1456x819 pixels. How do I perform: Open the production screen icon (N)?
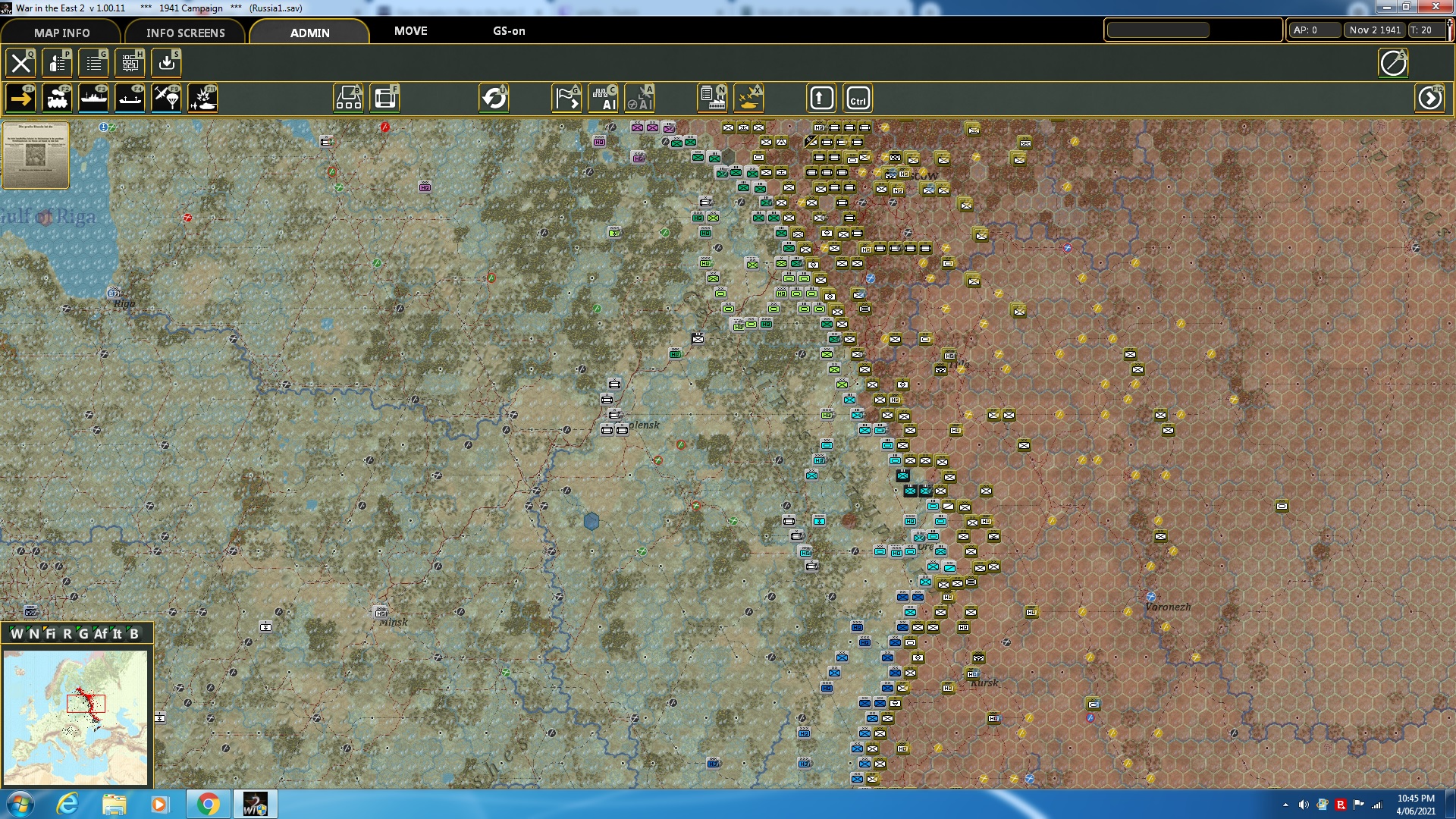[711, 98]
